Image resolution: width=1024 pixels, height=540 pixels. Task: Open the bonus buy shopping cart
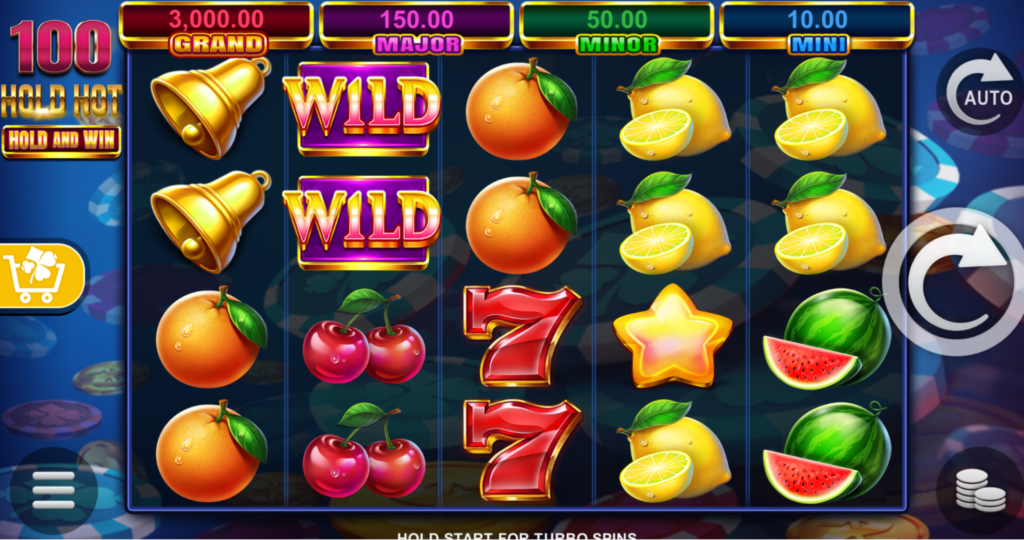40,275
